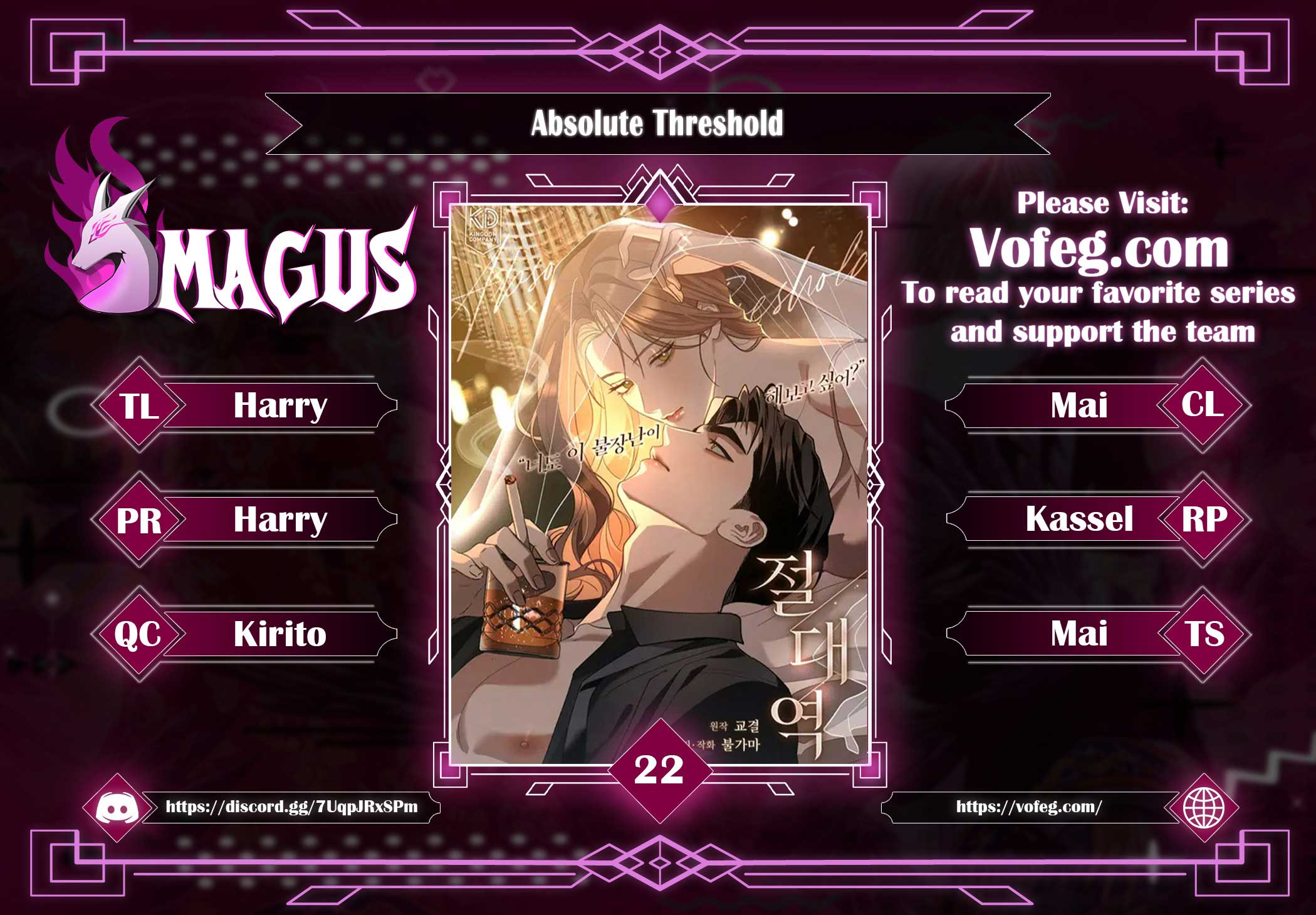The height and width of the screenshot is (915, 1316).
Task: Click the globe website icon
Action: (1203, 807)
